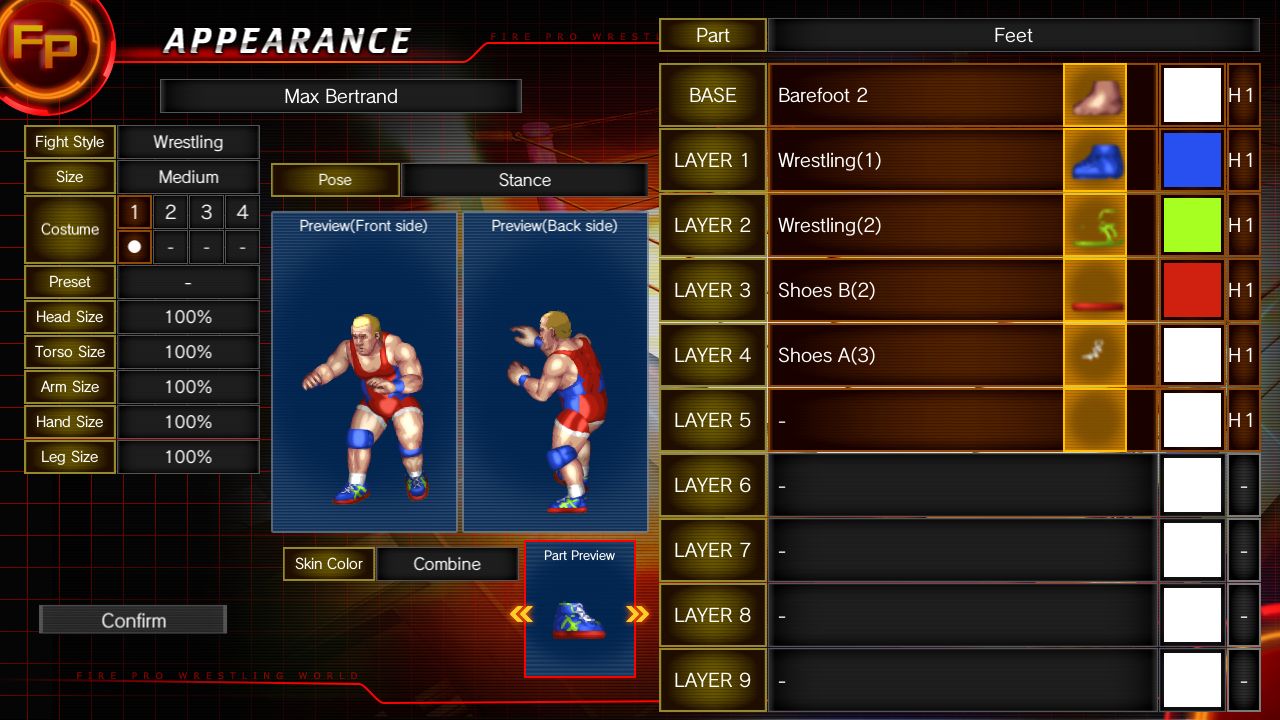Select the blue Wrestling(1) boot icon
This screenshot has width=1280, height=720.
(1094, 160)
